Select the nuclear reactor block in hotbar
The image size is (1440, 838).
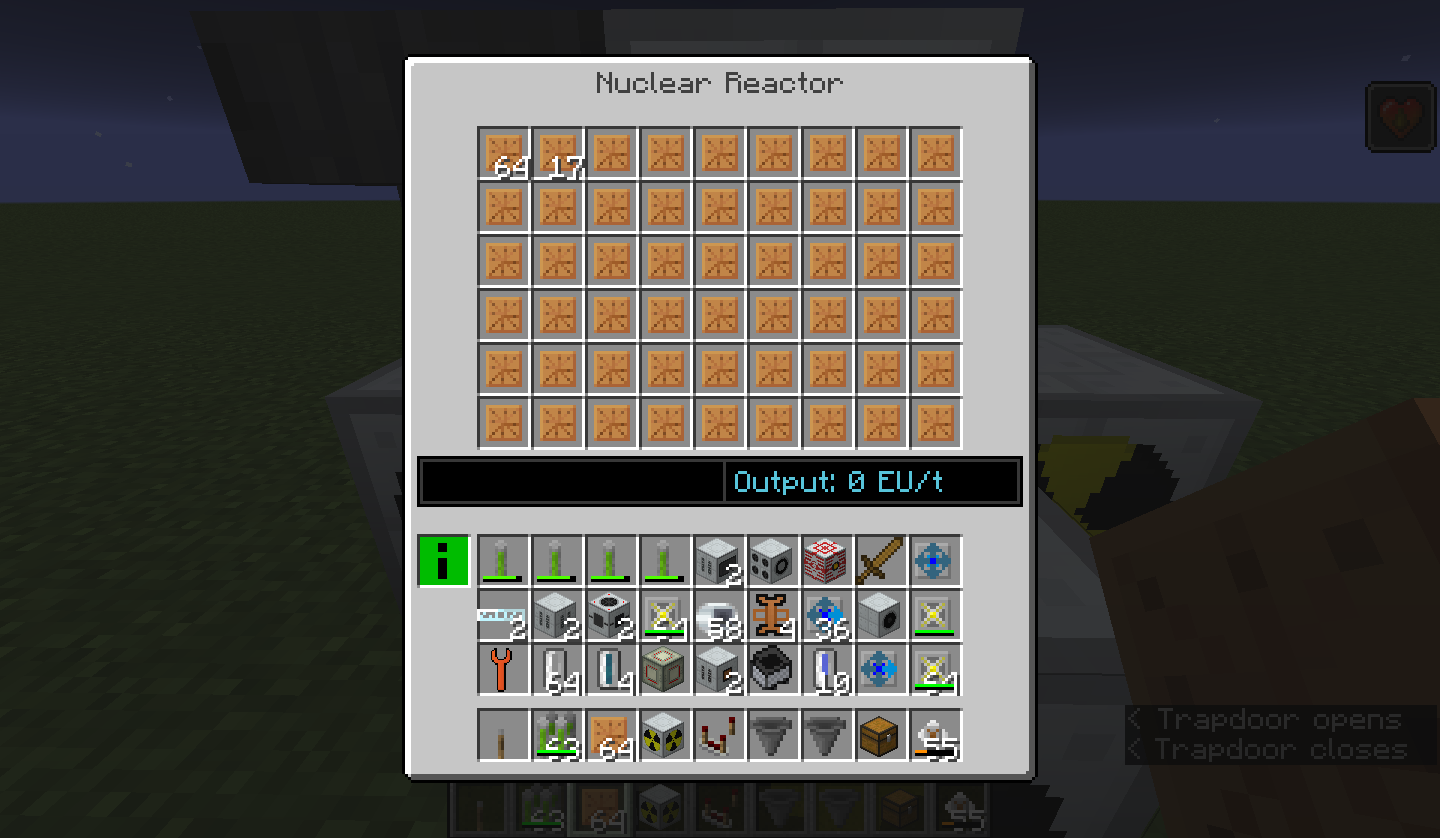[x=665, y=735]
